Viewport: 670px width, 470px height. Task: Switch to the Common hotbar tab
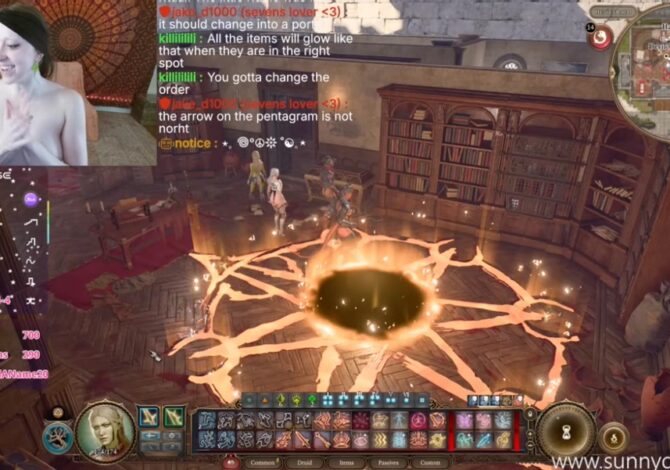(x=262, y=463)
